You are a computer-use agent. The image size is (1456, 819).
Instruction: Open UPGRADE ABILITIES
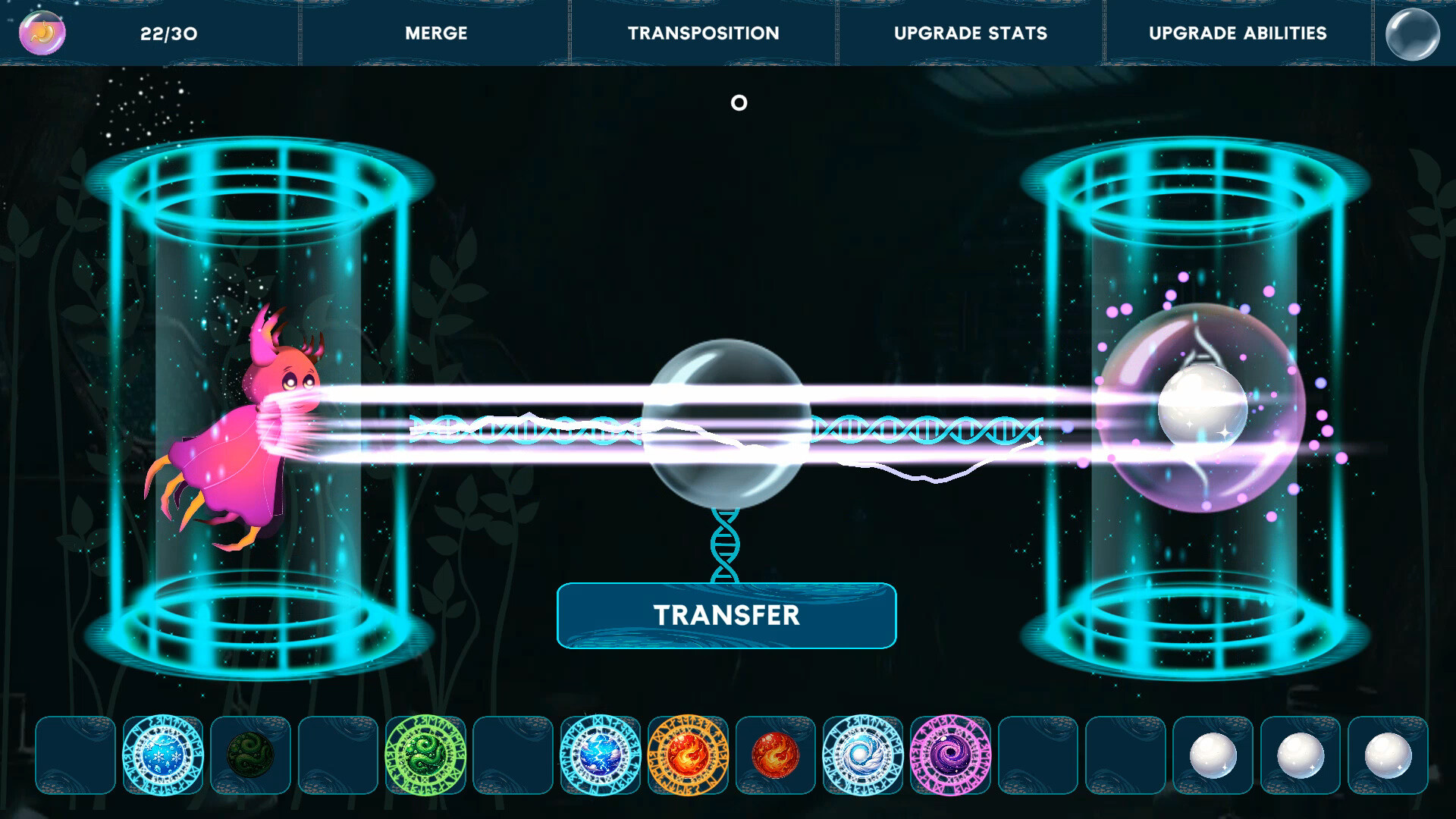(1236, 33)
